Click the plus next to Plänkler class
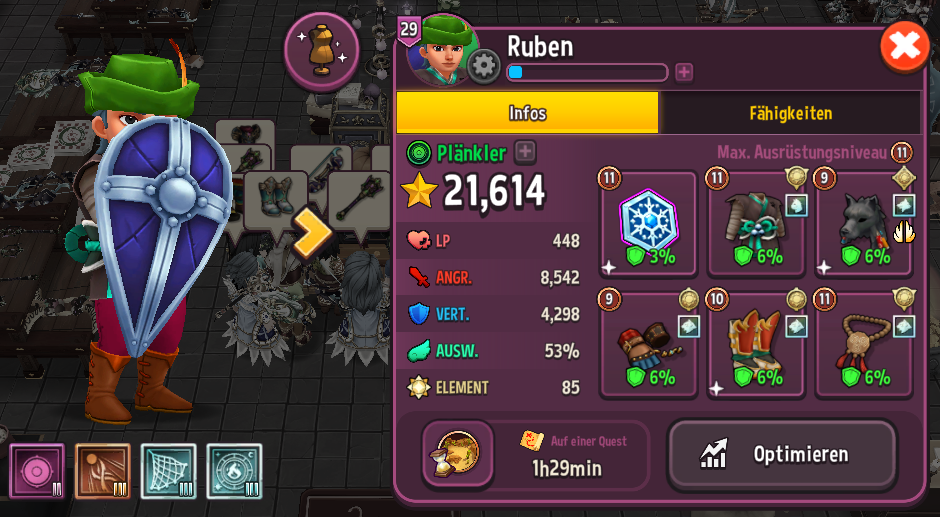 (525, 152)
